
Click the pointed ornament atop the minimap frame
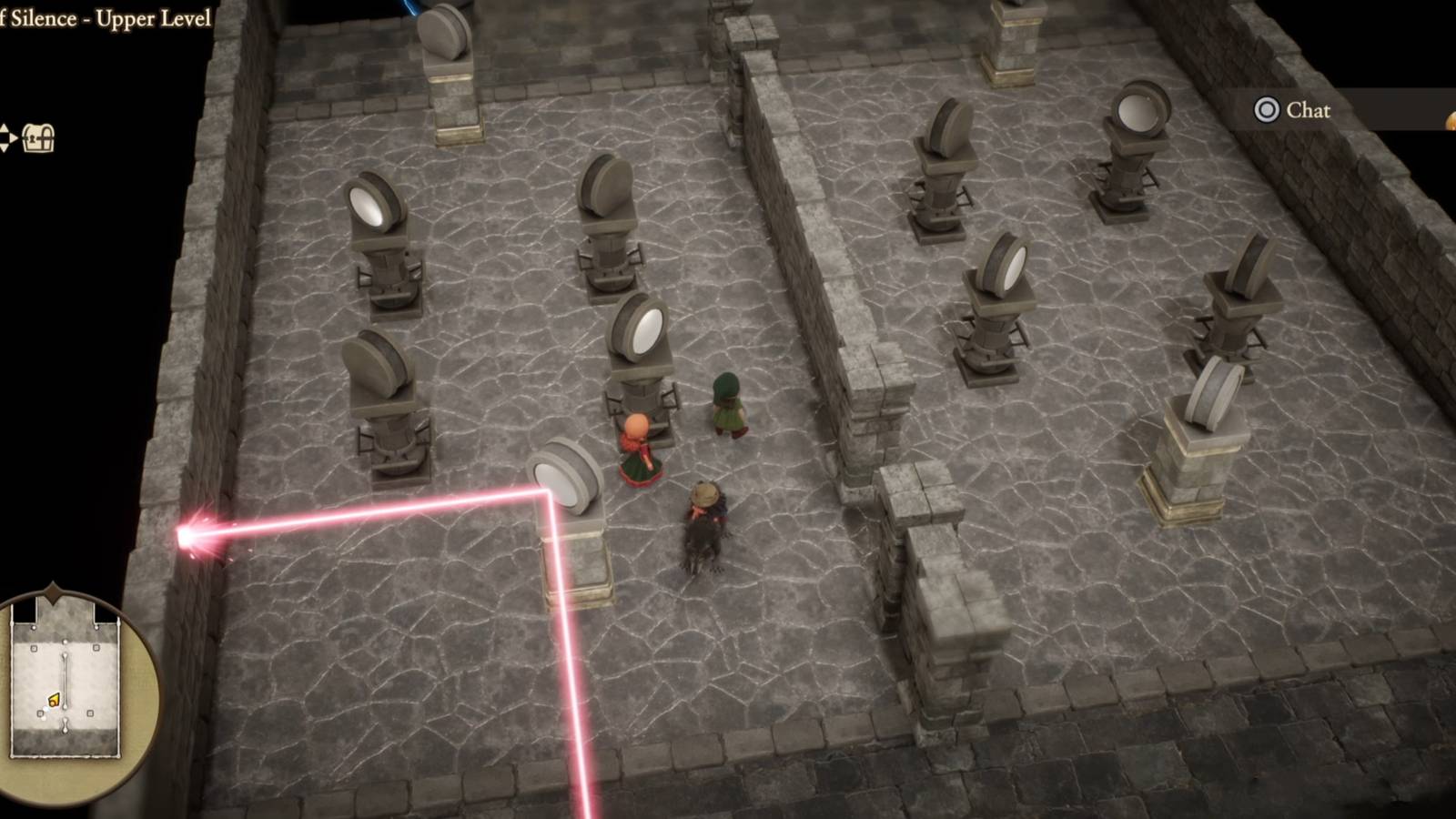53,591
